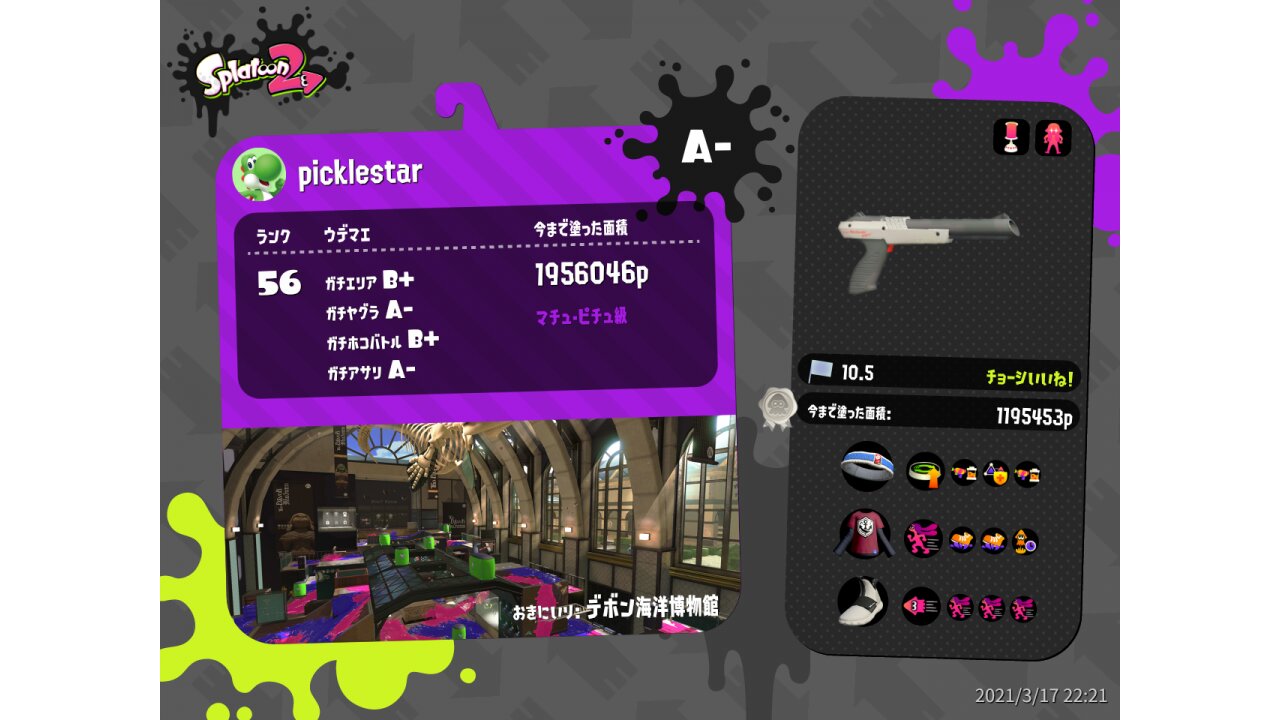The image size is (1280, 720).
Task: Choose the Ink Armor special icon
Action: tap(1053, 138)
